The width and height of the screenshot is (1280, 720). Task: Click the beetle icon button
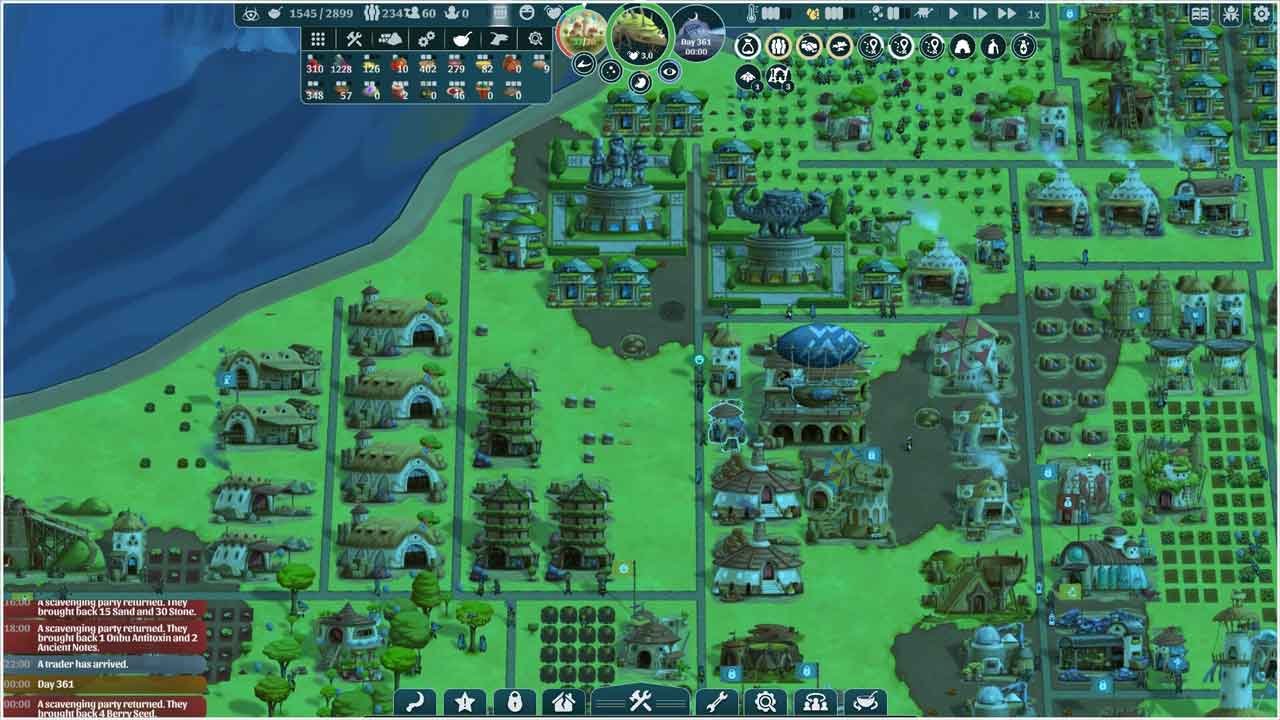coord(1231,14)
